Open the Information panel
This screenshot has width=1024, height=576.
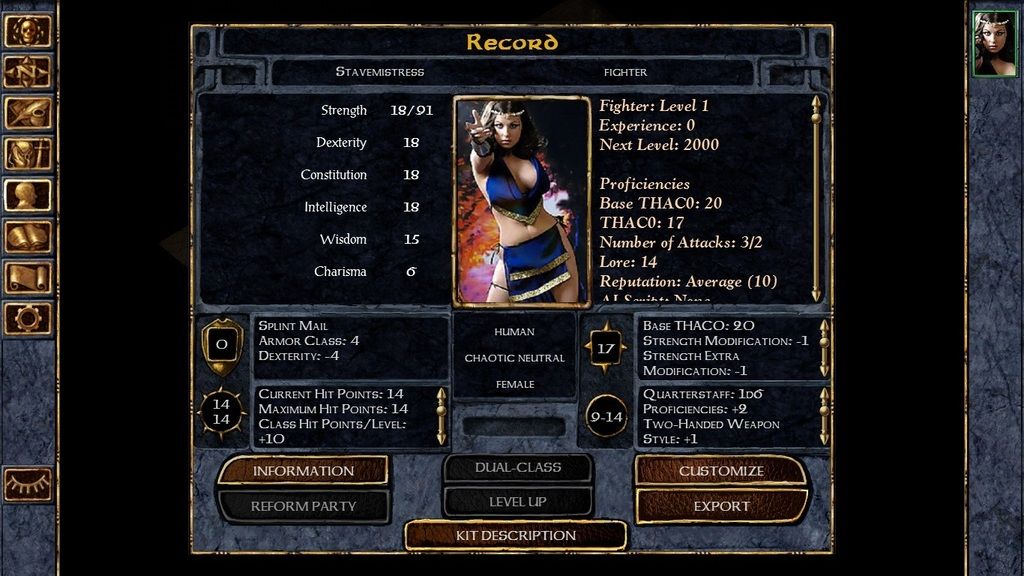pyautogui.click(x=303, y=471)
